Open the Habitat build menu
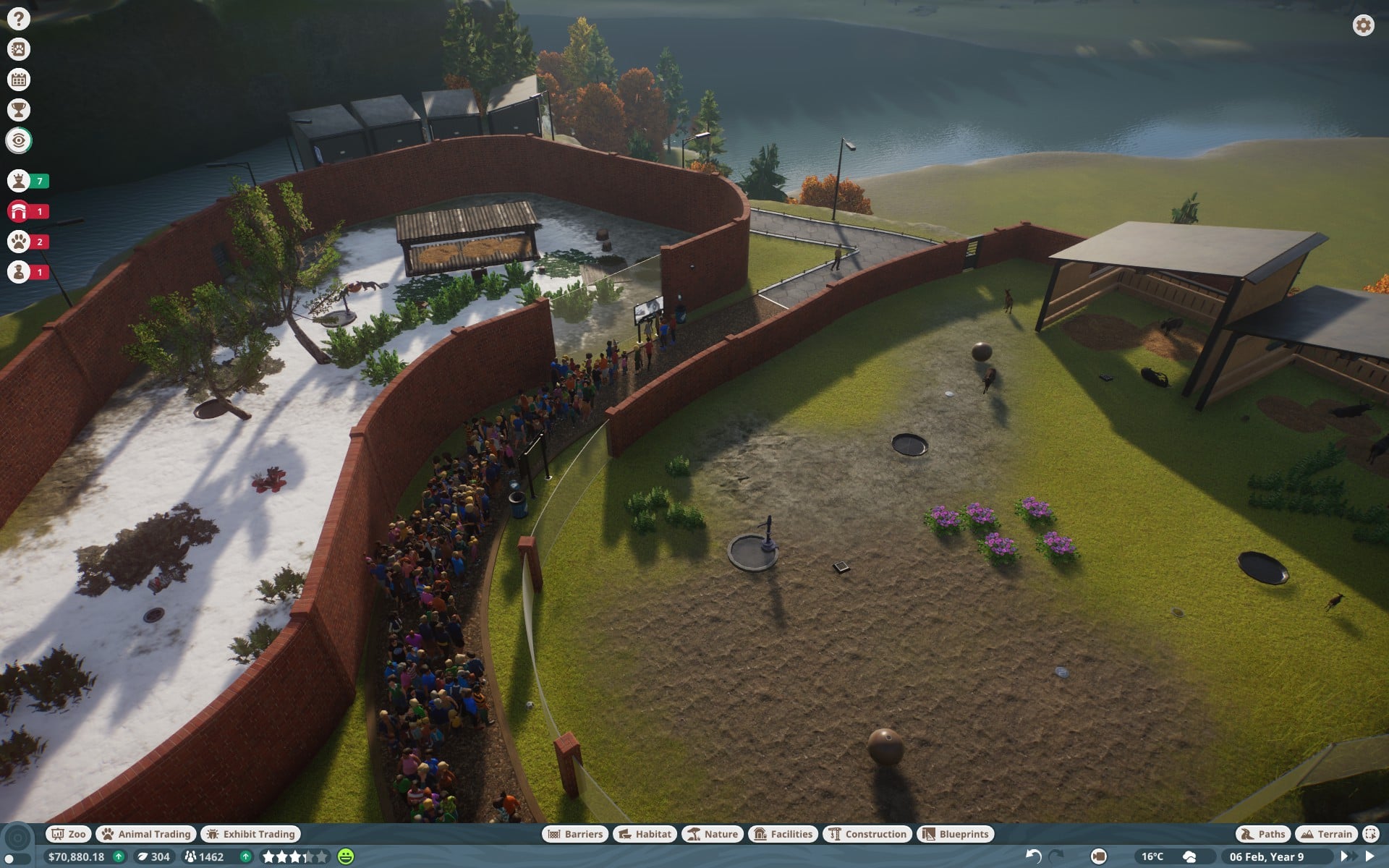 click(645, 834)
